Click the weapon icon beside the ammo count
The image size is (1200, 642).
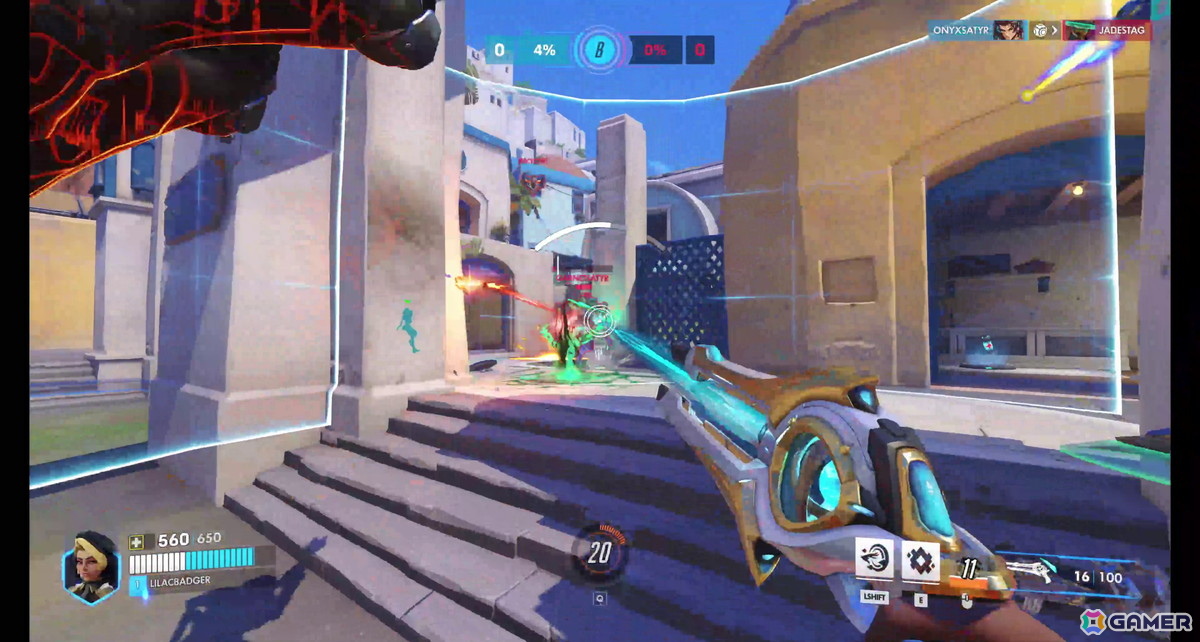point(1032,571)
